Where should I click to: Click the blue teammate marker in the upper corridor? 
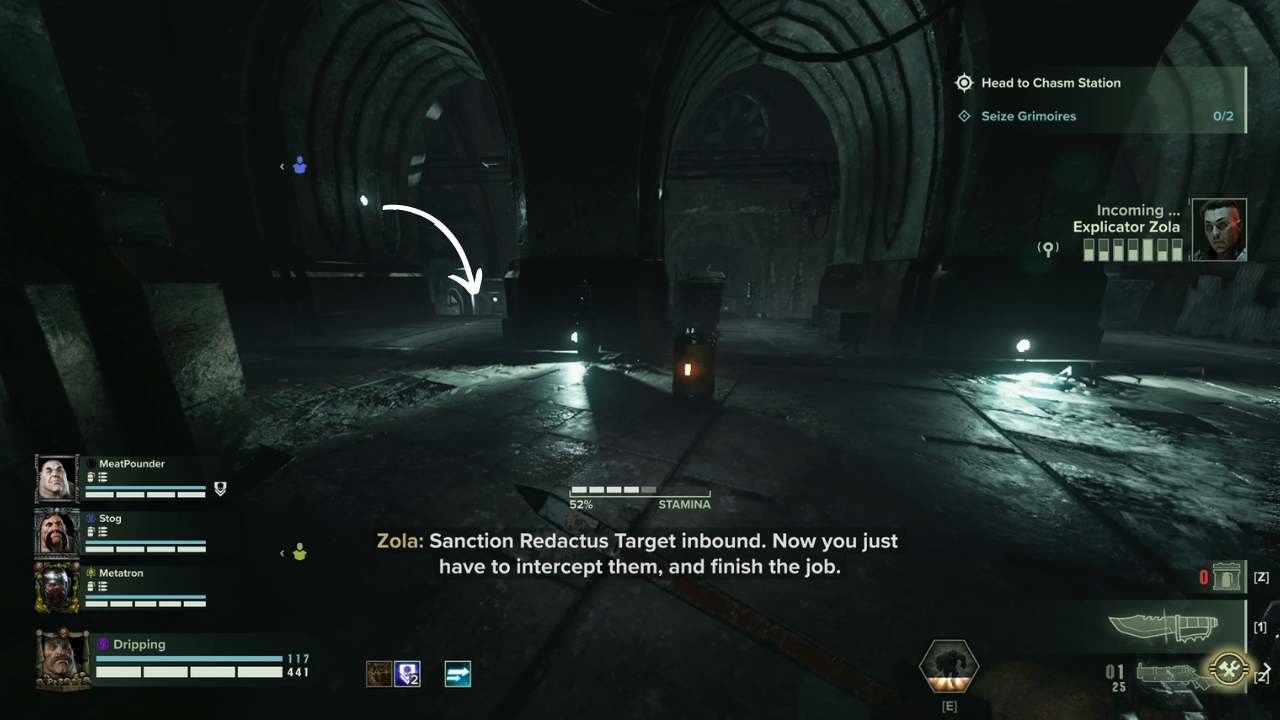(x=298, y=166)
